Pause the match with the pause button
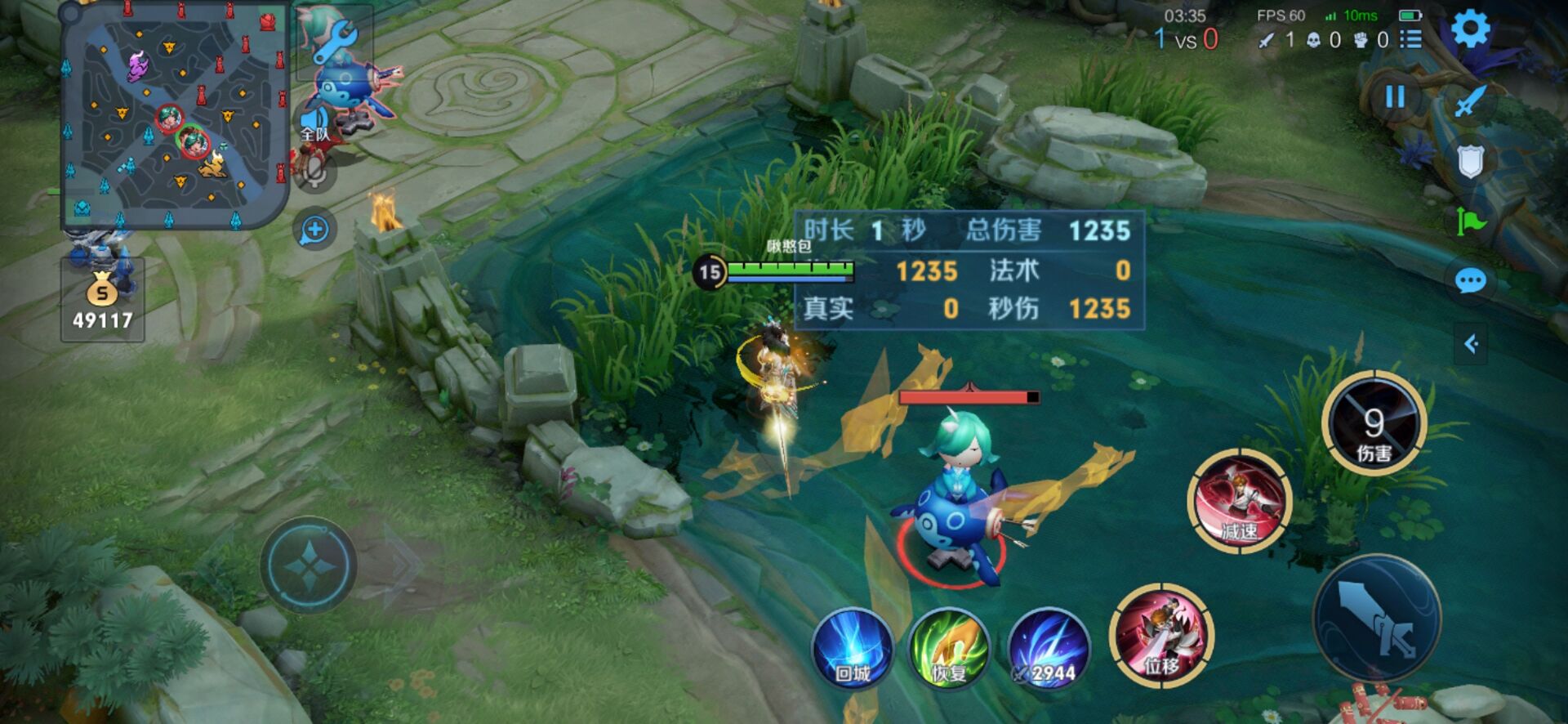Image resolution: width=1568 pixels, height=724 pixels. [x=1395, y=97]
